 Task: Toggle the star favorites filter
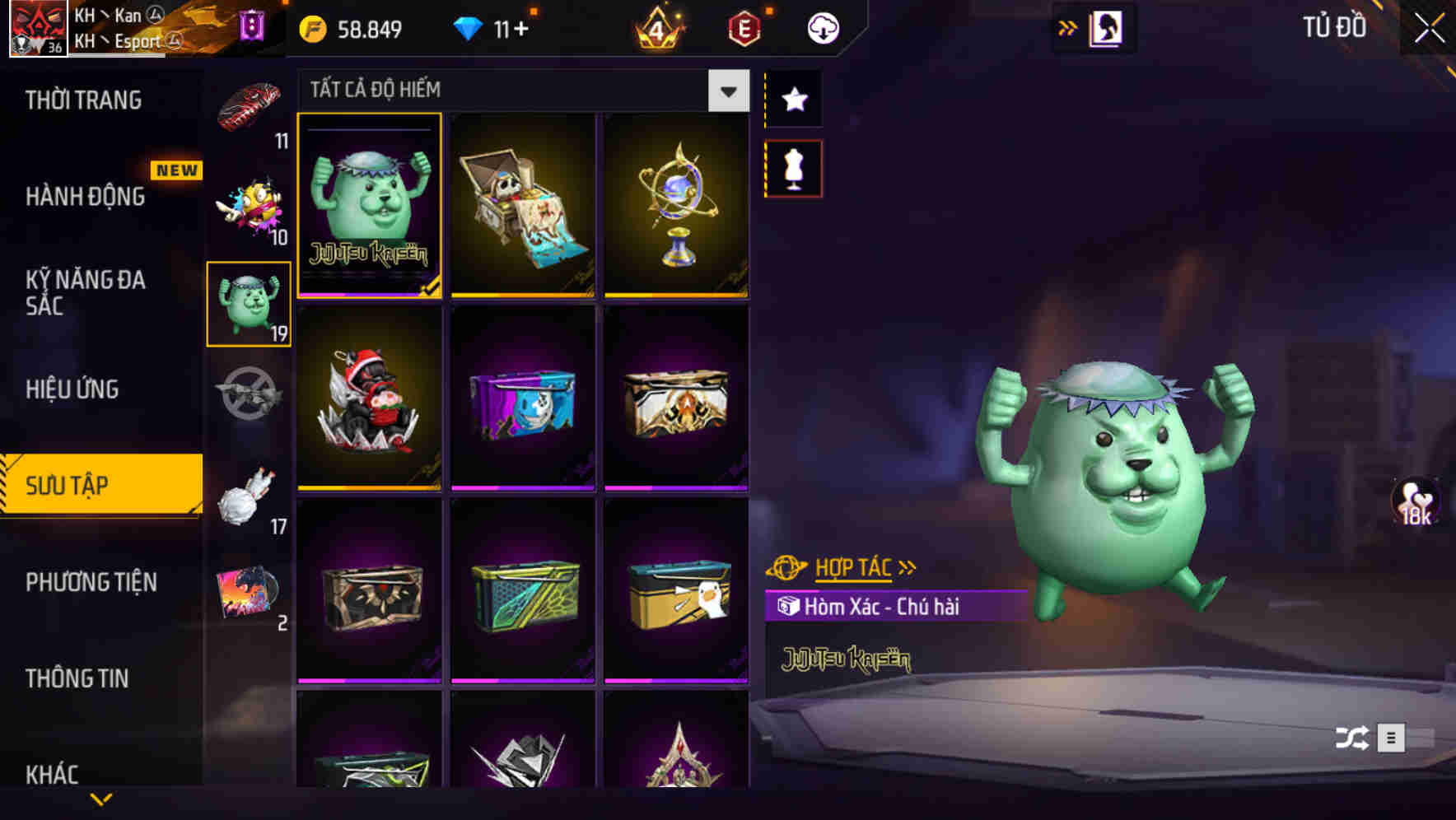[793, 99]
